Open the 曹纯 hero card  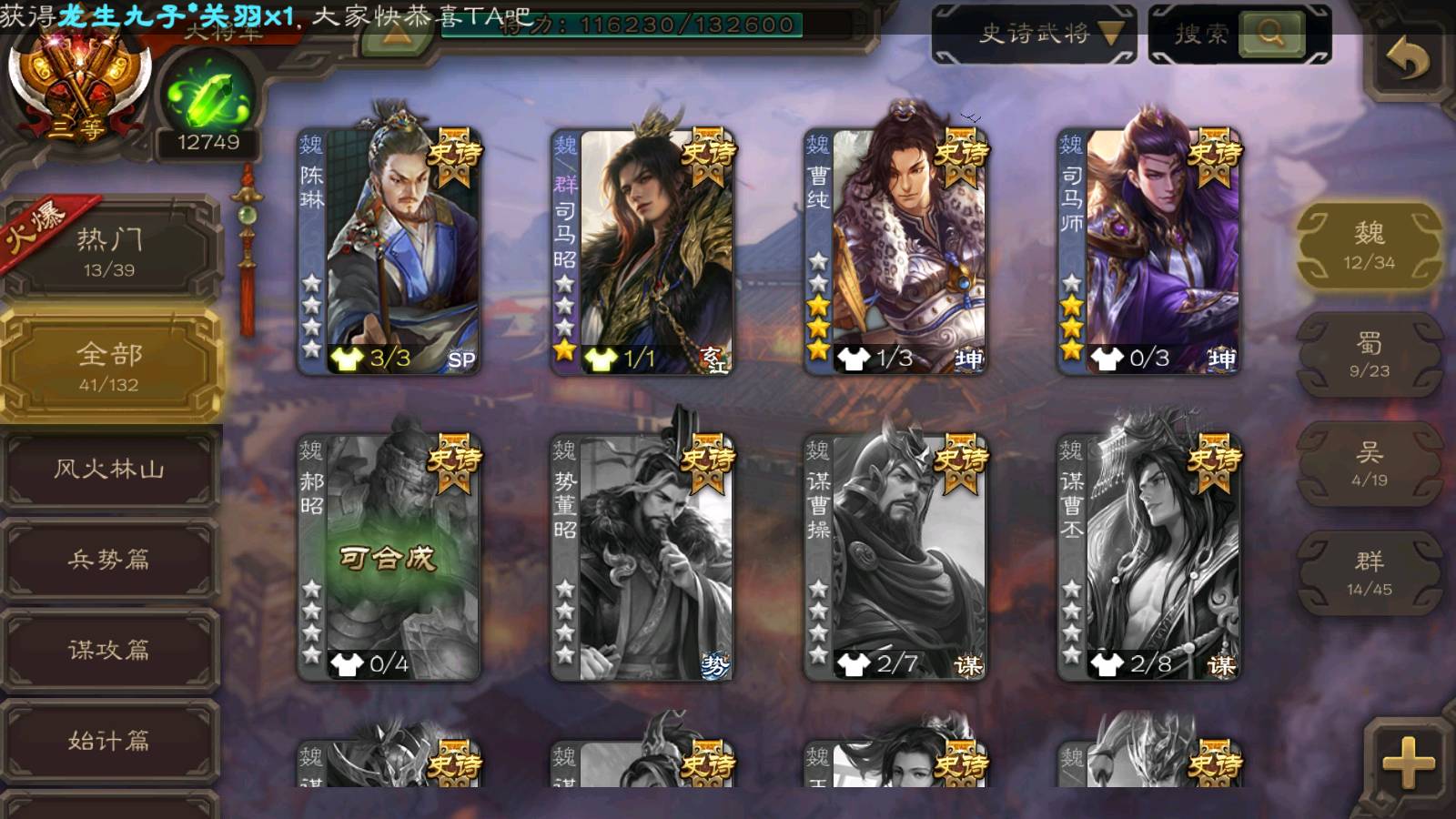pyautogui.click(x=896, y=250)
